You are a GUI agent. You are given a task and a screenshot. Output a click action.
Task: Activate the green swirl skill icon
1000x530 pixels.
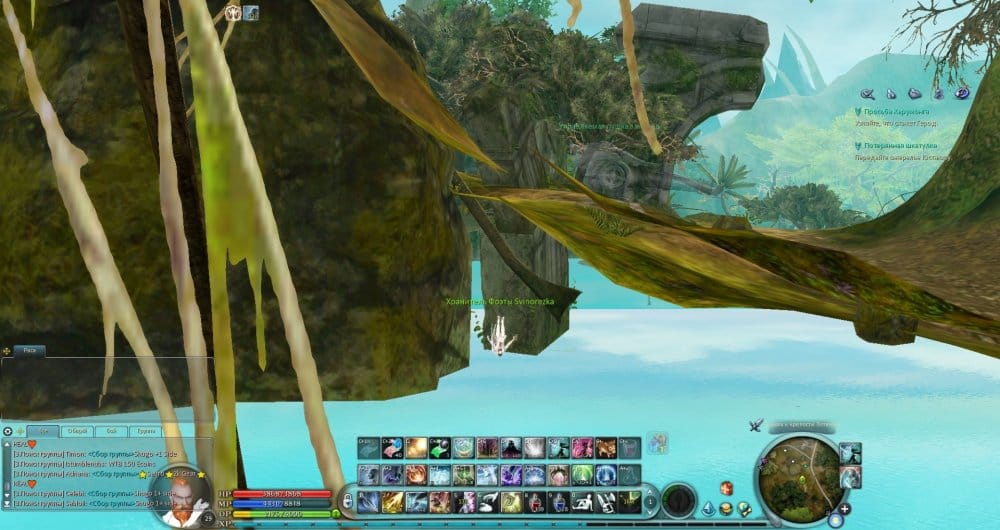pyautogui.click(x=510, y=502)
